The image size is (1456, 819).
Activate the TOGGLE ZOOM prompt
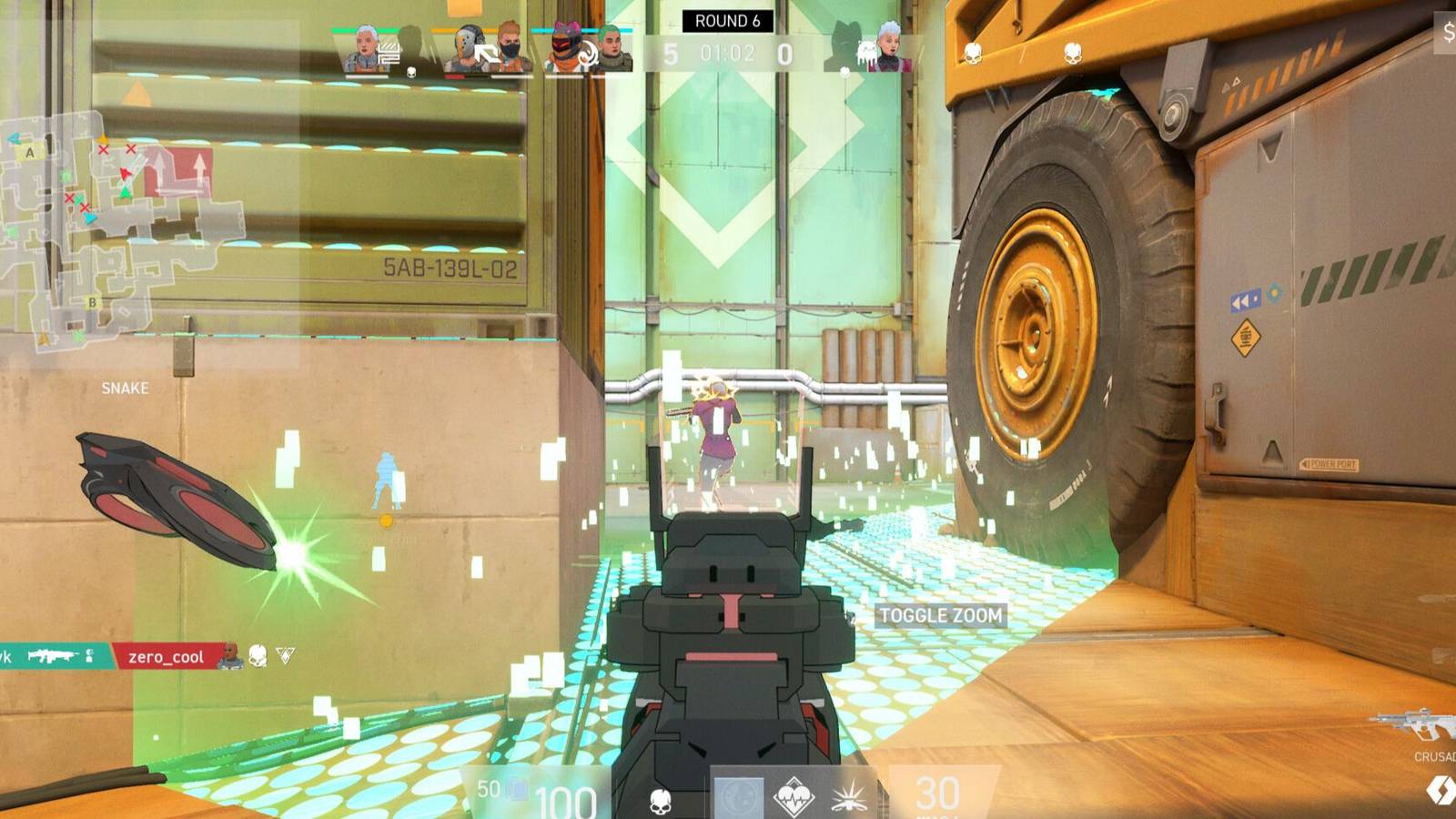(x=942, y=615)
